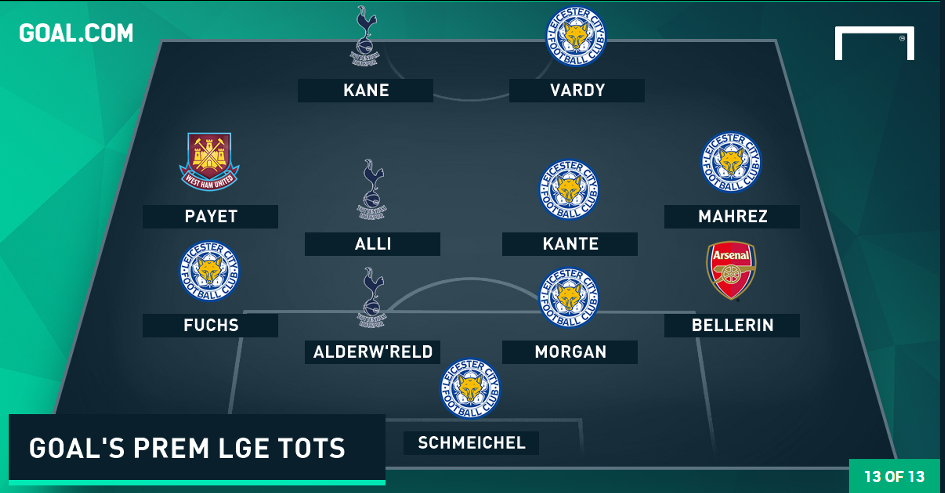The height and width of the screenshot is (493, 945).
Task: Click the West Ham United crest
Action: coord(210,162)
